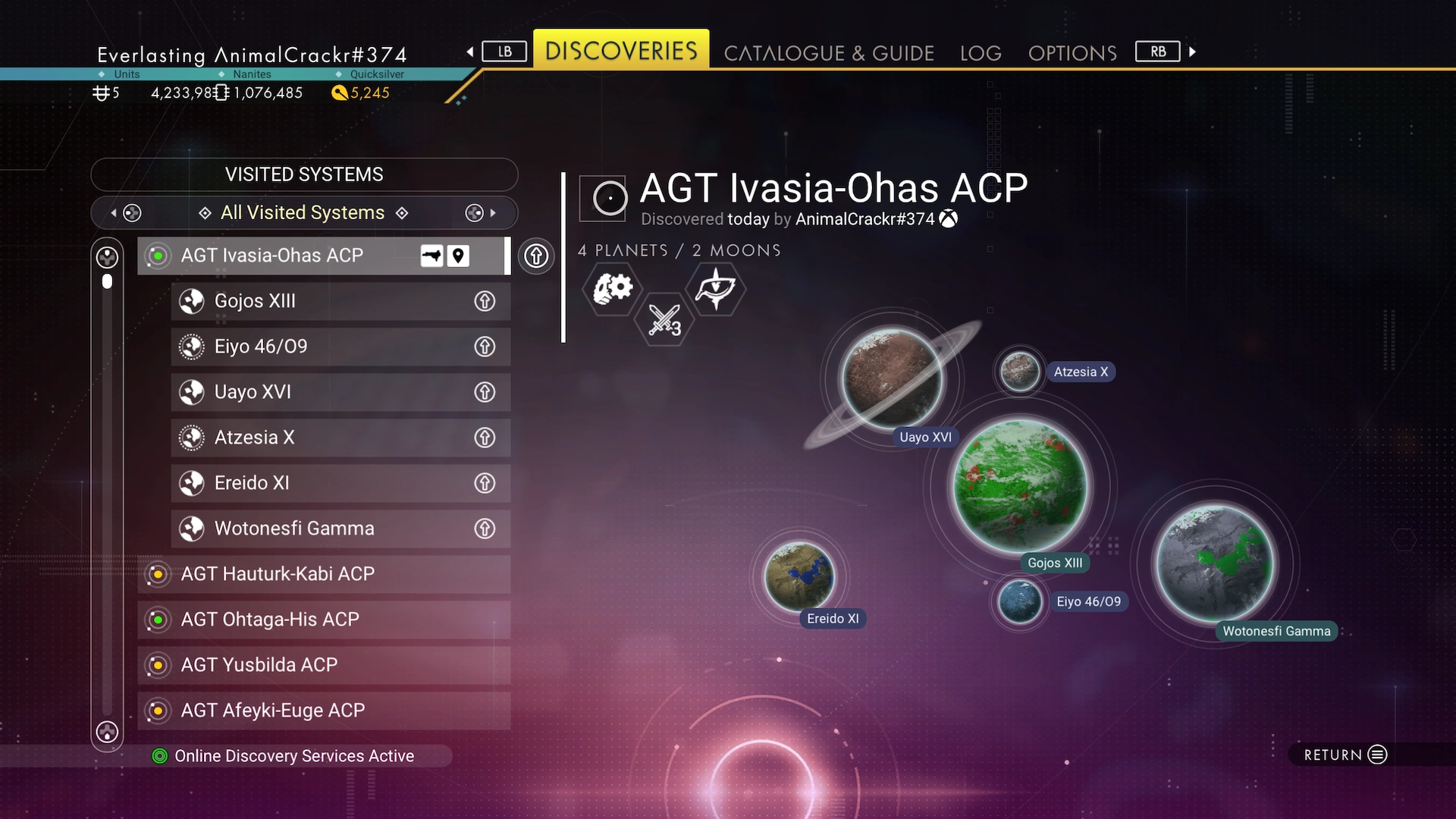Screen dimensions: 1456x819
Task: Select Atzesia X in the system list
Action: [x=318, y=438]
